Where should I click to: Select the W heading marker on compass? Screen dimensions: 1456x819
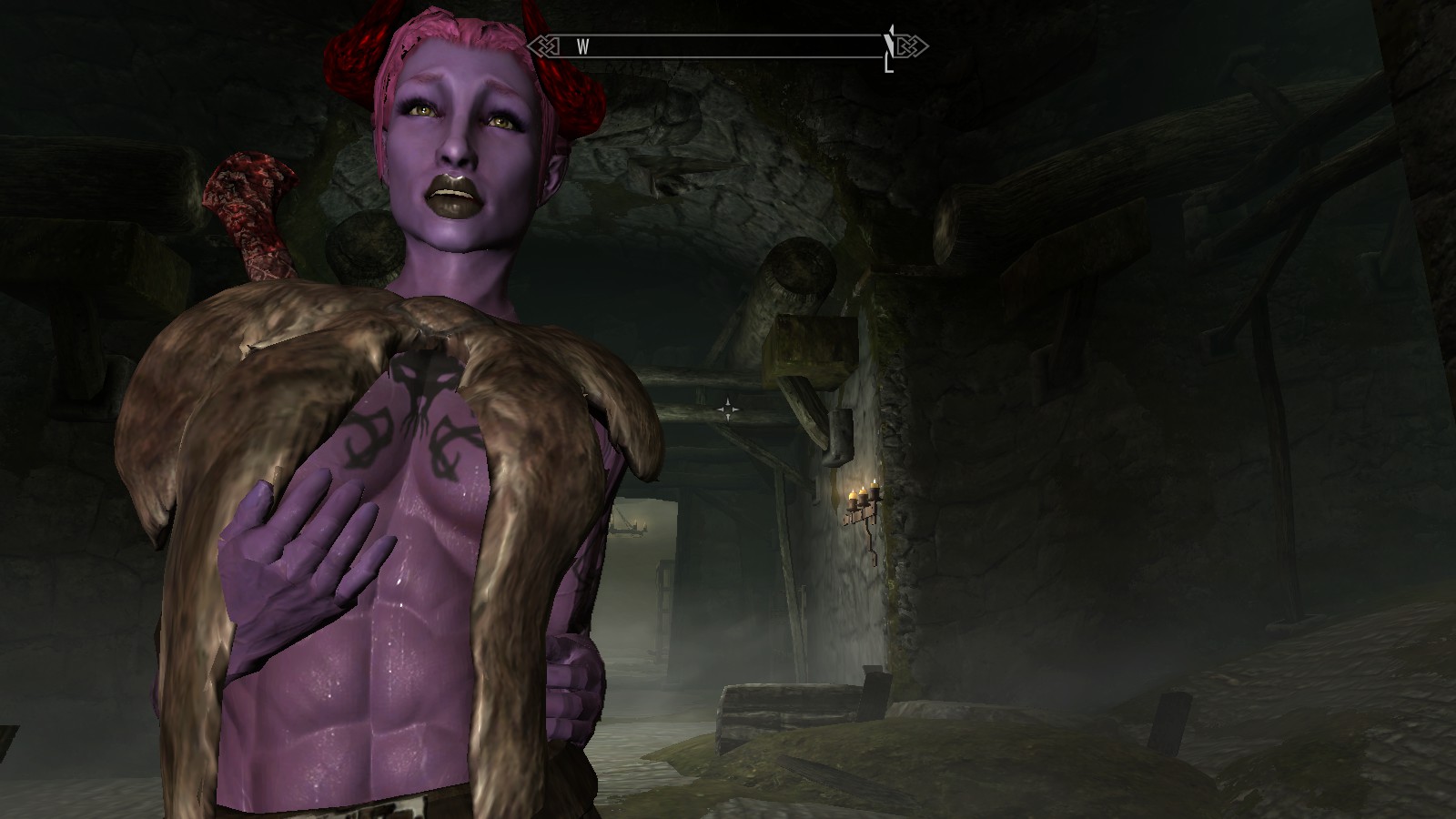pos(582,47)
